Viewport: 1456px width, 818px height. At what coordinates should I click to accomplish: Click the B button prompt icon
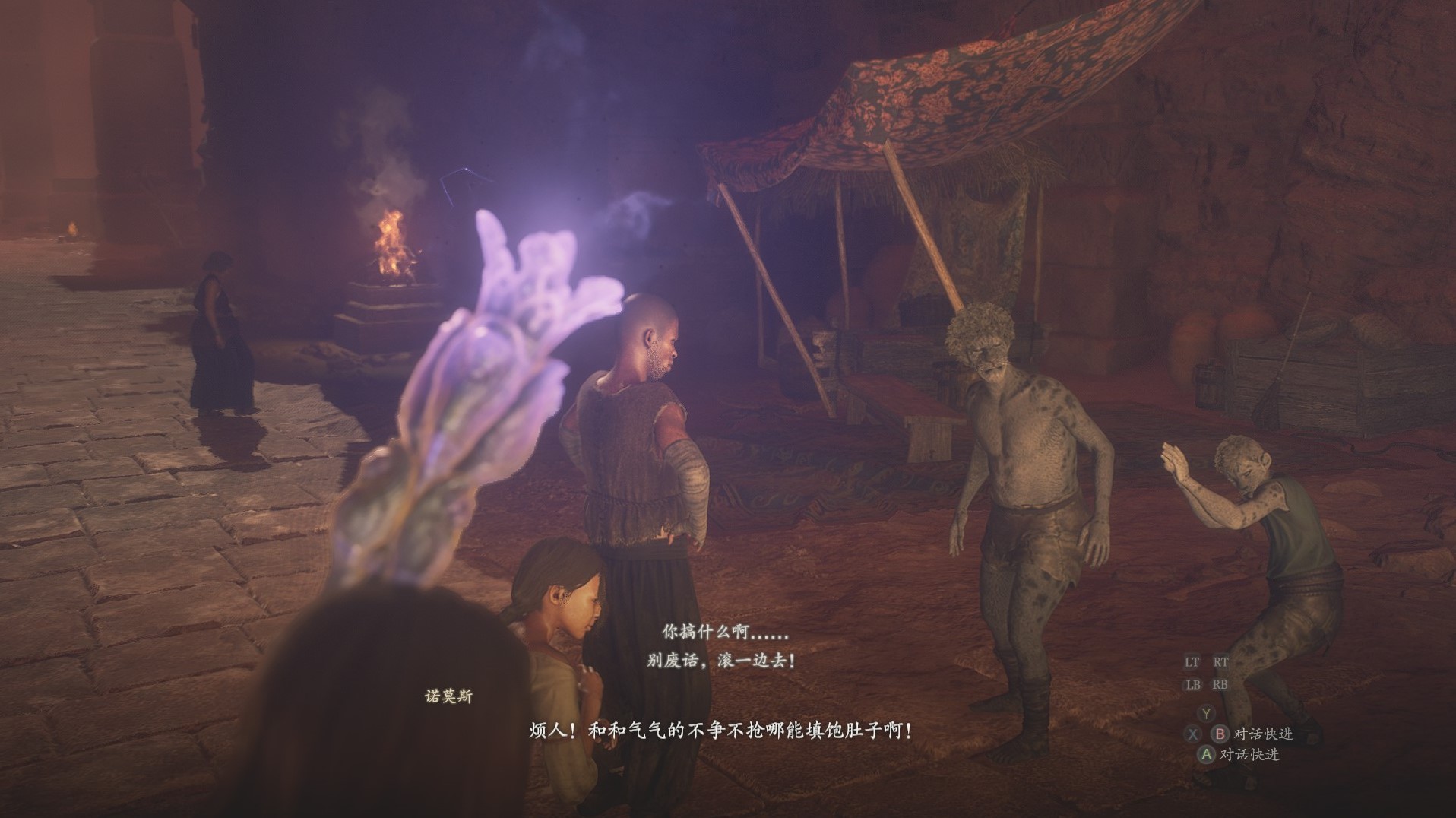point(1221,734)
